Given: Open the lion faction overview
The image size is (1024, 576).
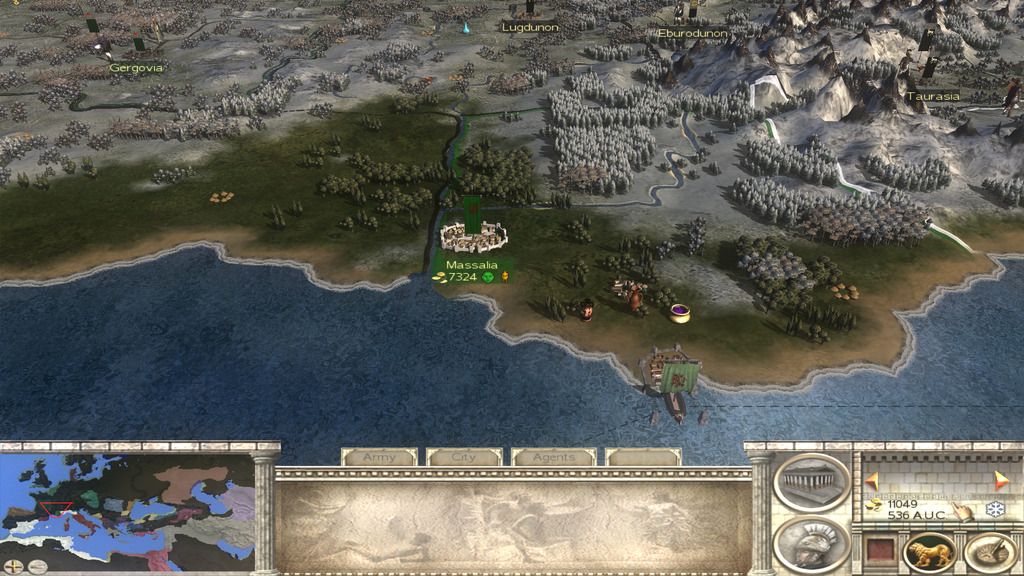Looking at the screenshot, I should (x=929, y=553).
